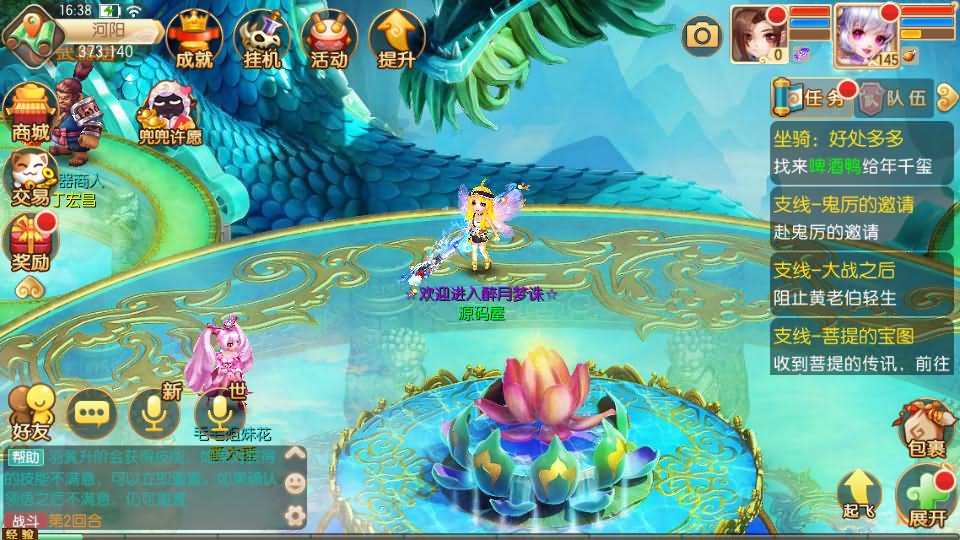Open the 成就 achievements menu

(x=194, y=42)
